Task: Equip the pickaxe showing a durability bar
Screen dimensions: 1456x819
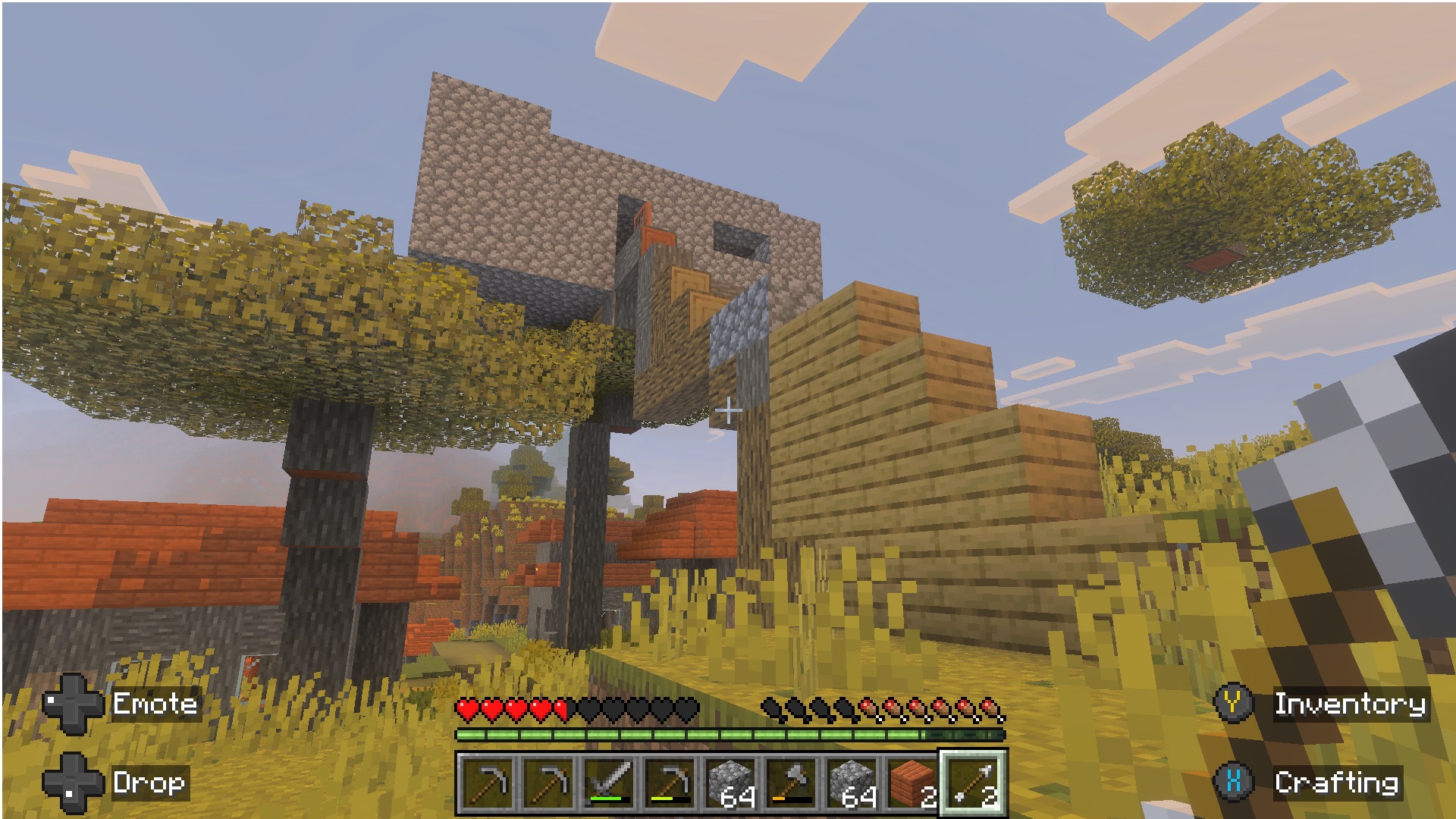Action: pyautogui.click(x=670, y=783)
